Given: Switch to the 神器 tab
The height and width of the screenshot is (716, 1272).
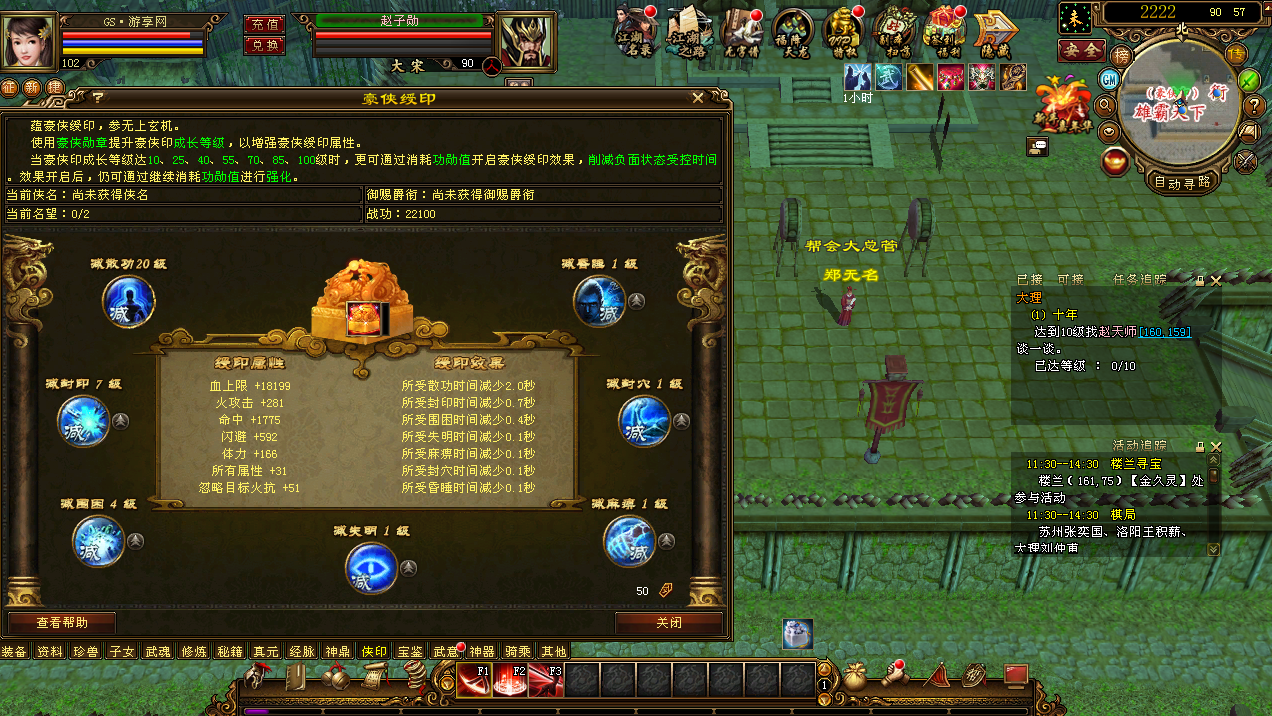Looking at the screenshot, I should 482,652.
